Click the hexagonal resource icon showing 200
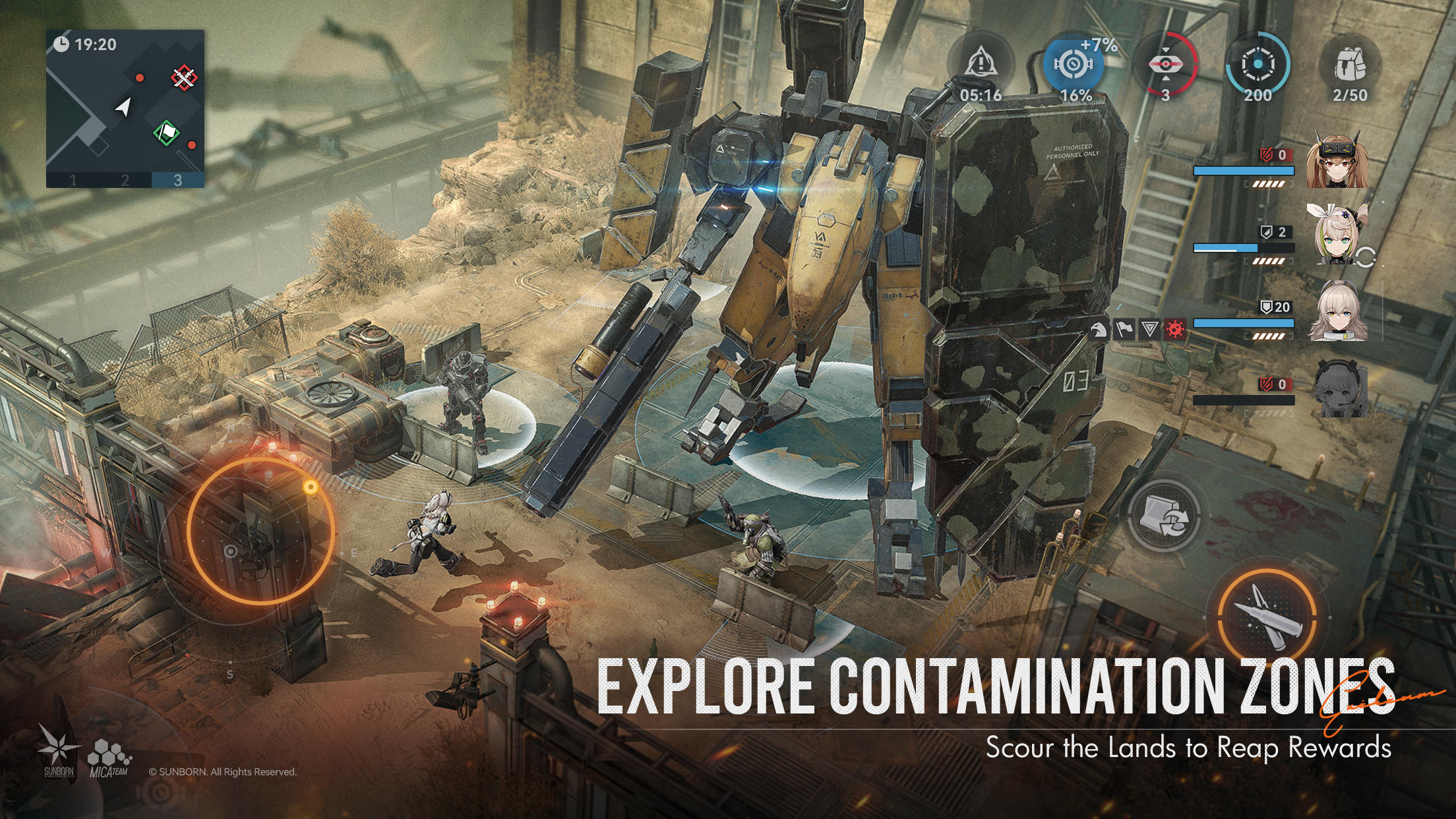This screenshot has width=1456, height=819. pos(1259,63)
